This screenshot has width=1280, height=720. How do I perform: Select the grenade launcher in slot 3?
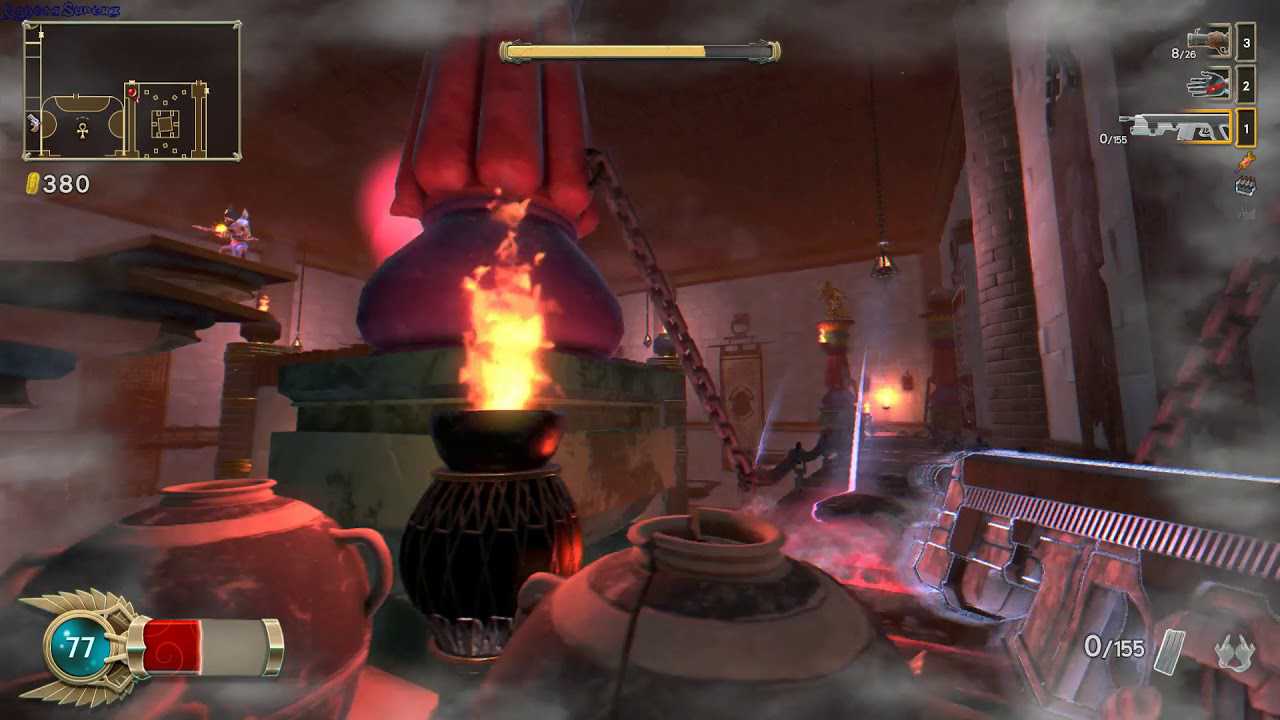pyautogui.click(x=1209, y=41)
